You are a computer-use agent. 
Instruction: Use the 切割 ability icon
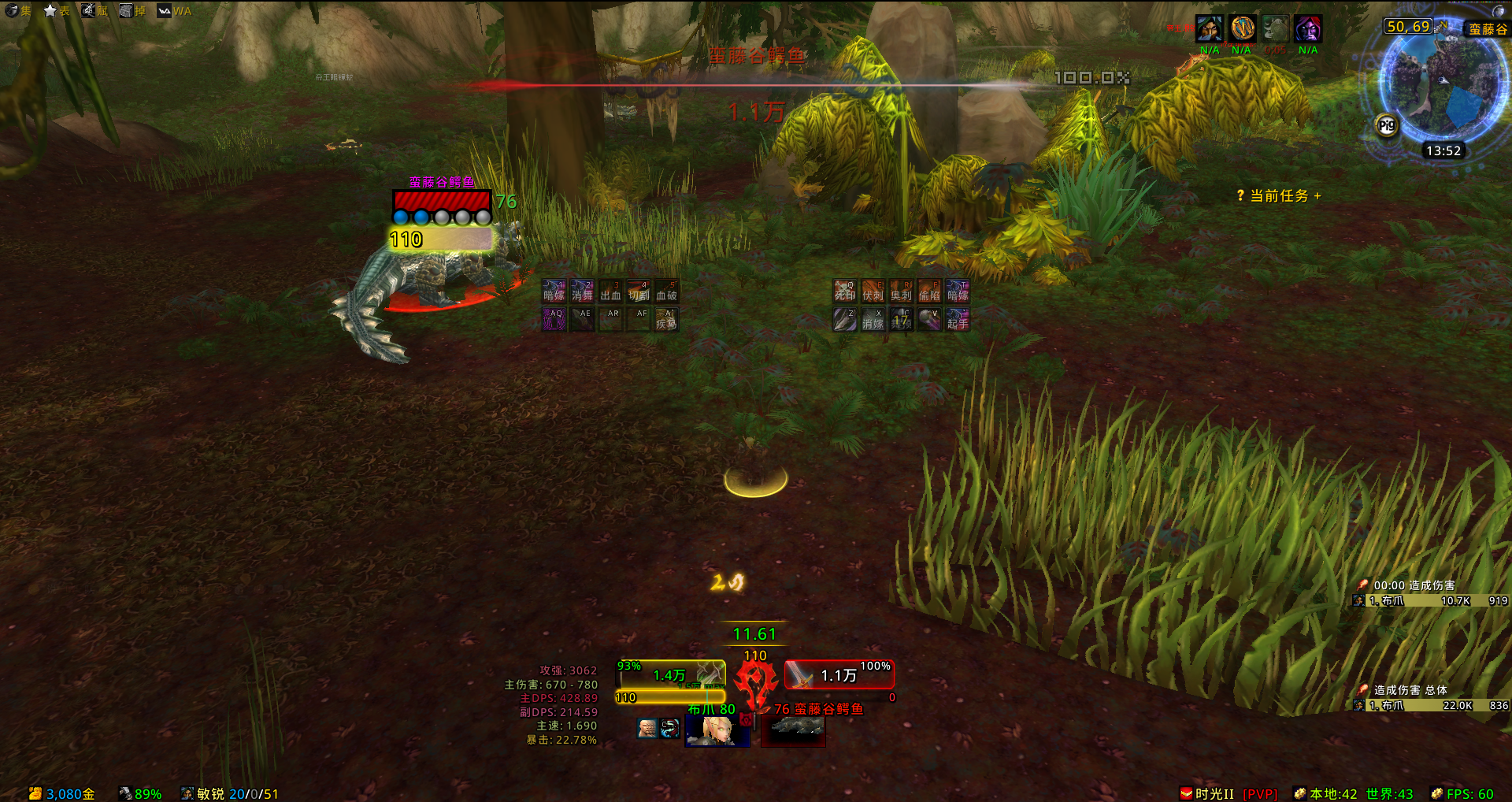[639, 291]
